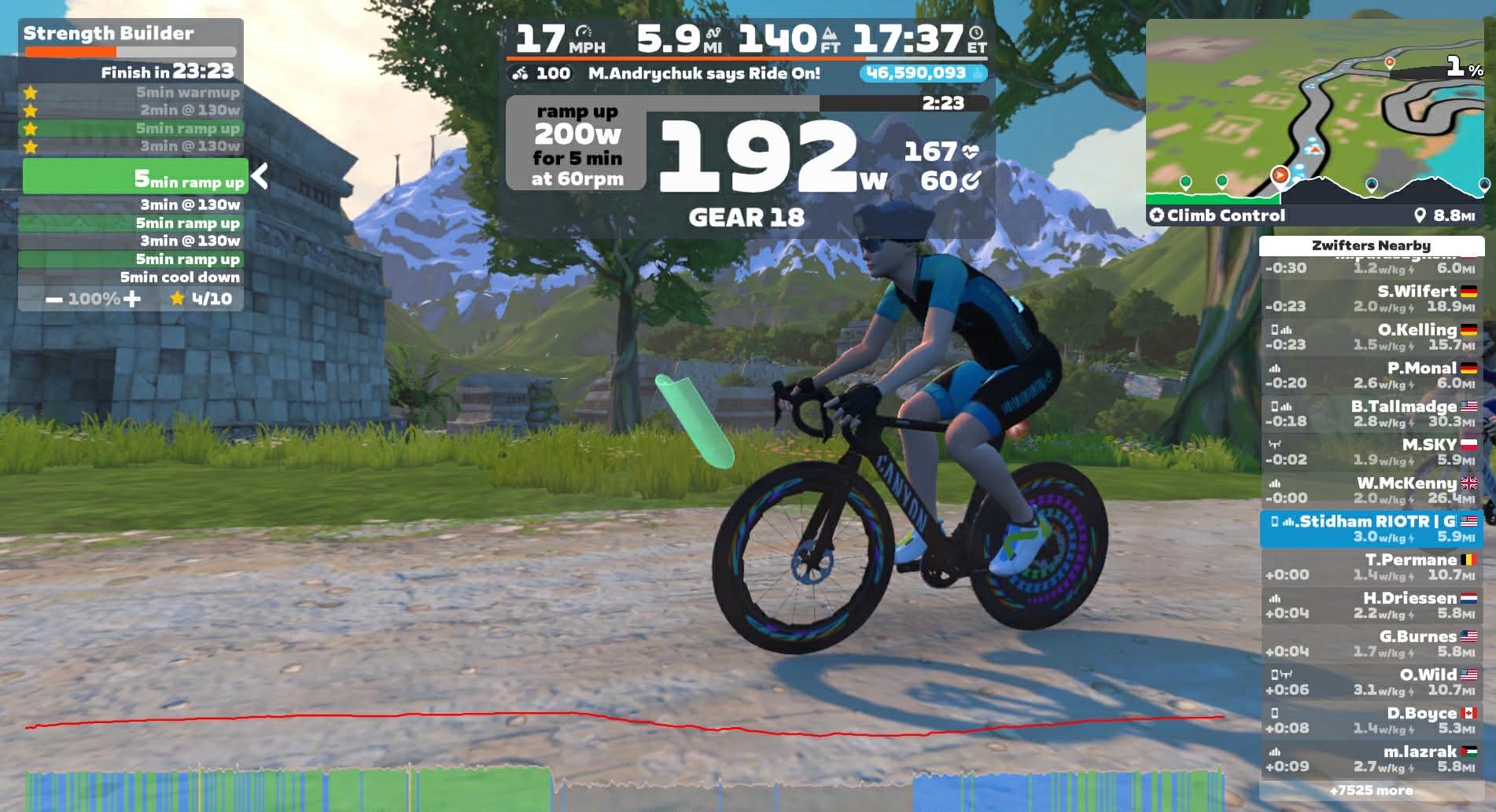Show the +7525 more riders

coord(1371,791)
